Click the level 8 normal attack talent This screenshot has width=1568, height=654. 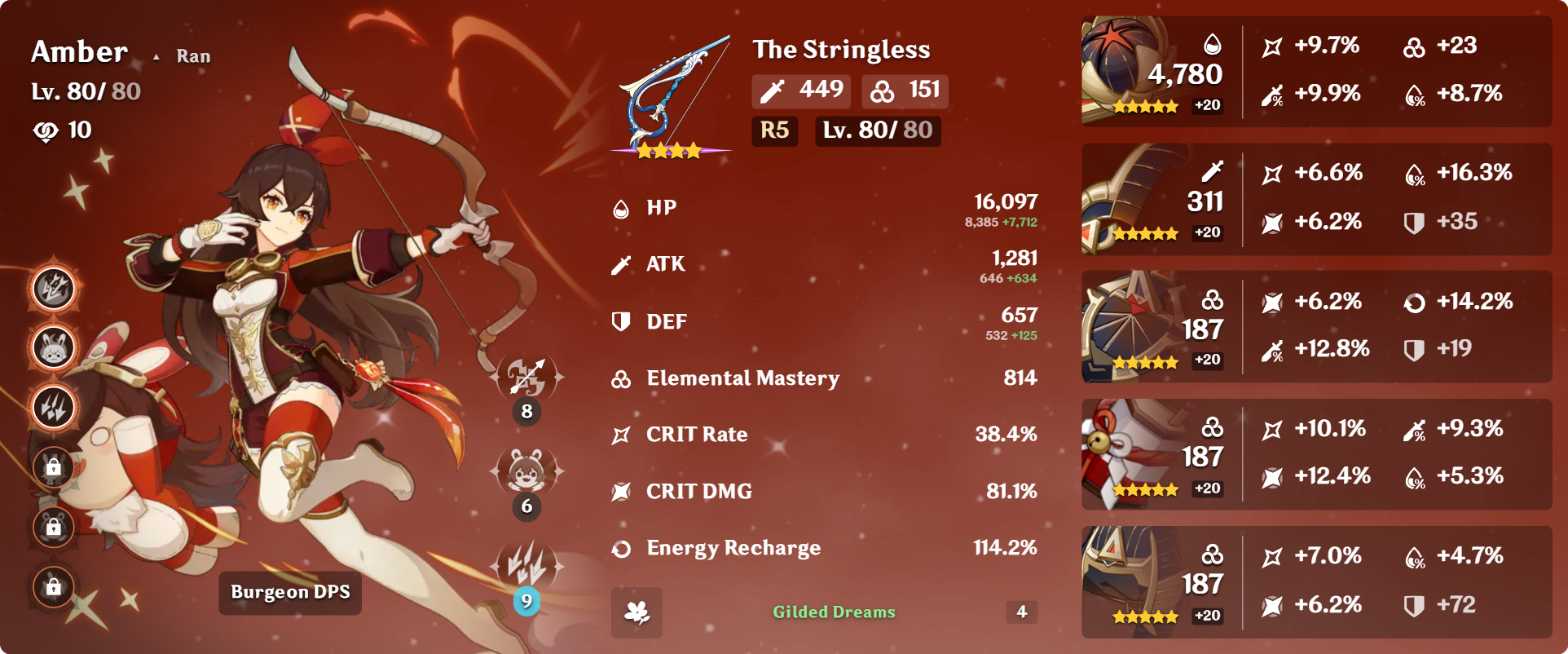pyautogui.click(x=526, y=378)
